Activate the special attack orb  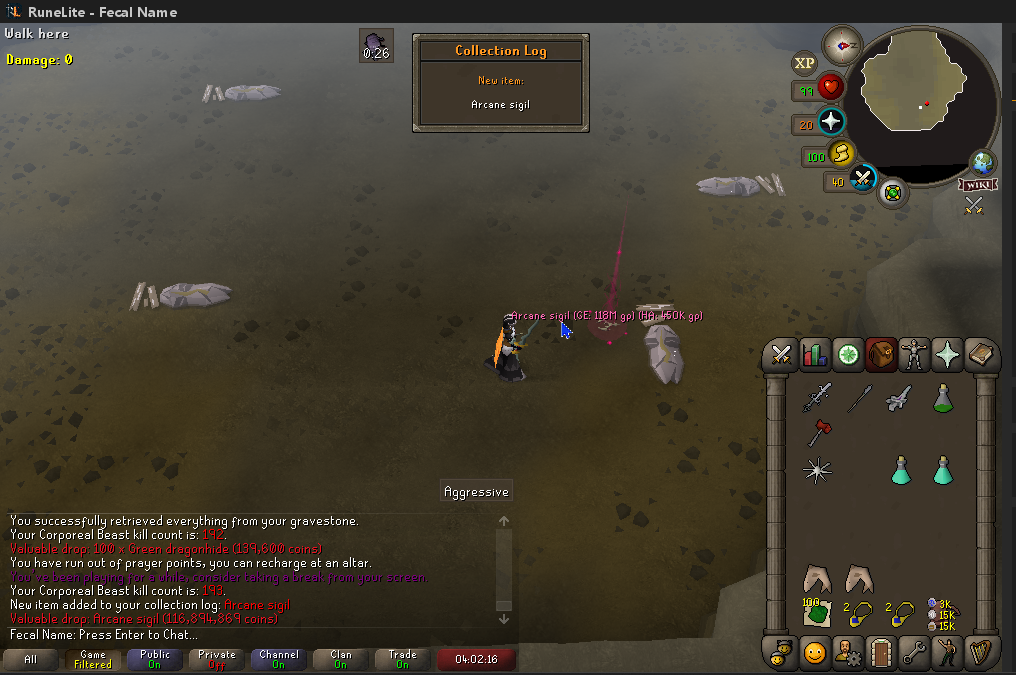click(862, 179)
